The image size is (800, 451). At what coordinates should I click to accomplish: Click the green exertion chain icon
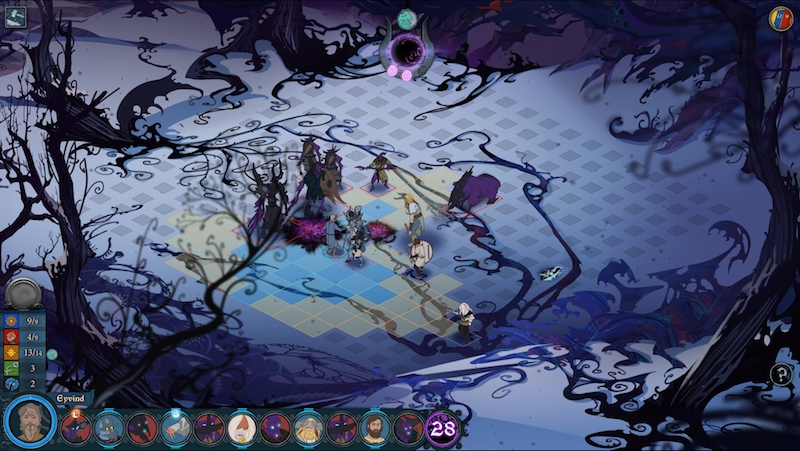coord(11,368)
